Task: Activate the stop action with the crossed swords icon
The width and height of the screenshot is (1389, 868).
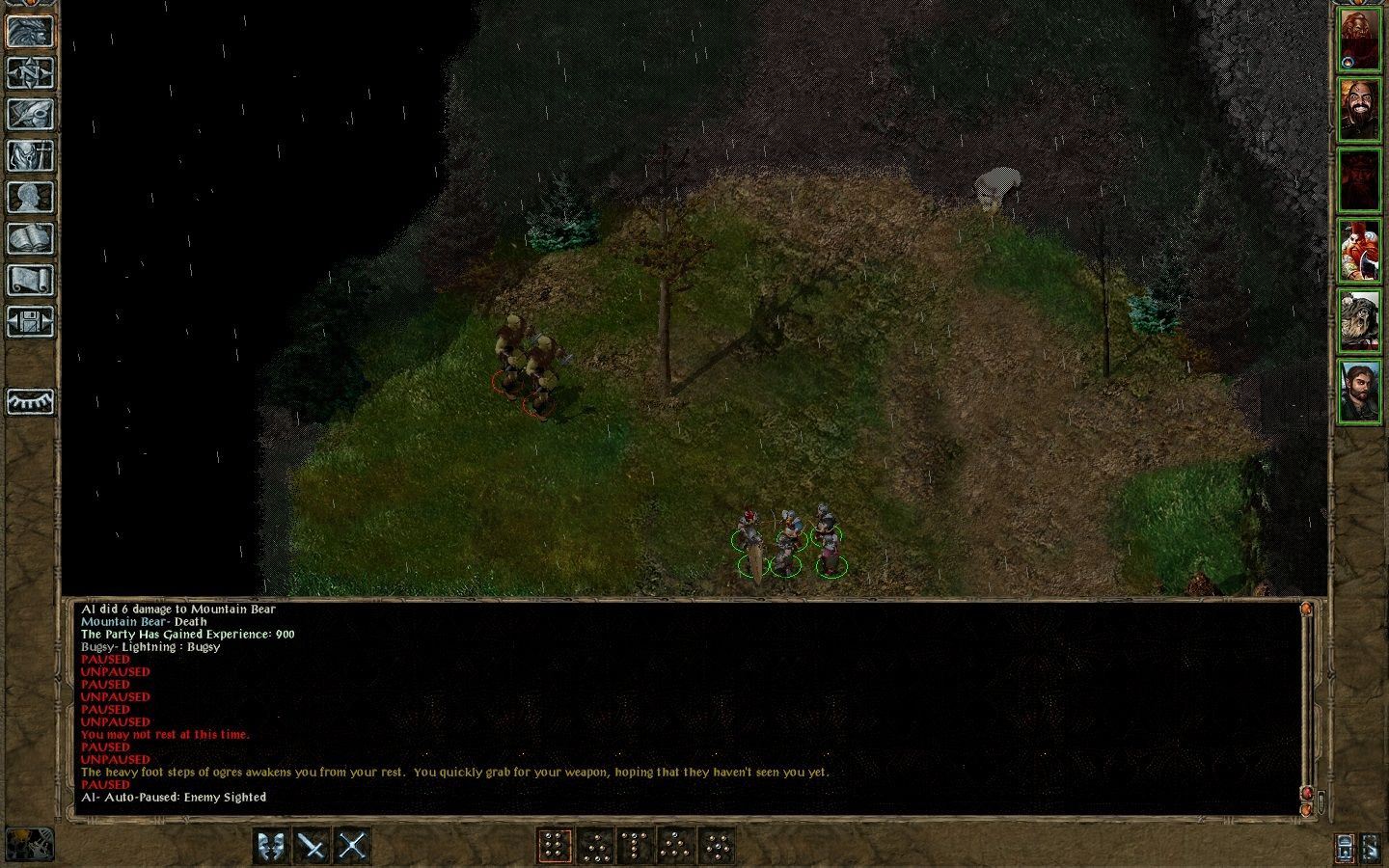Action: pyautogui.click(x=352, y=846)
